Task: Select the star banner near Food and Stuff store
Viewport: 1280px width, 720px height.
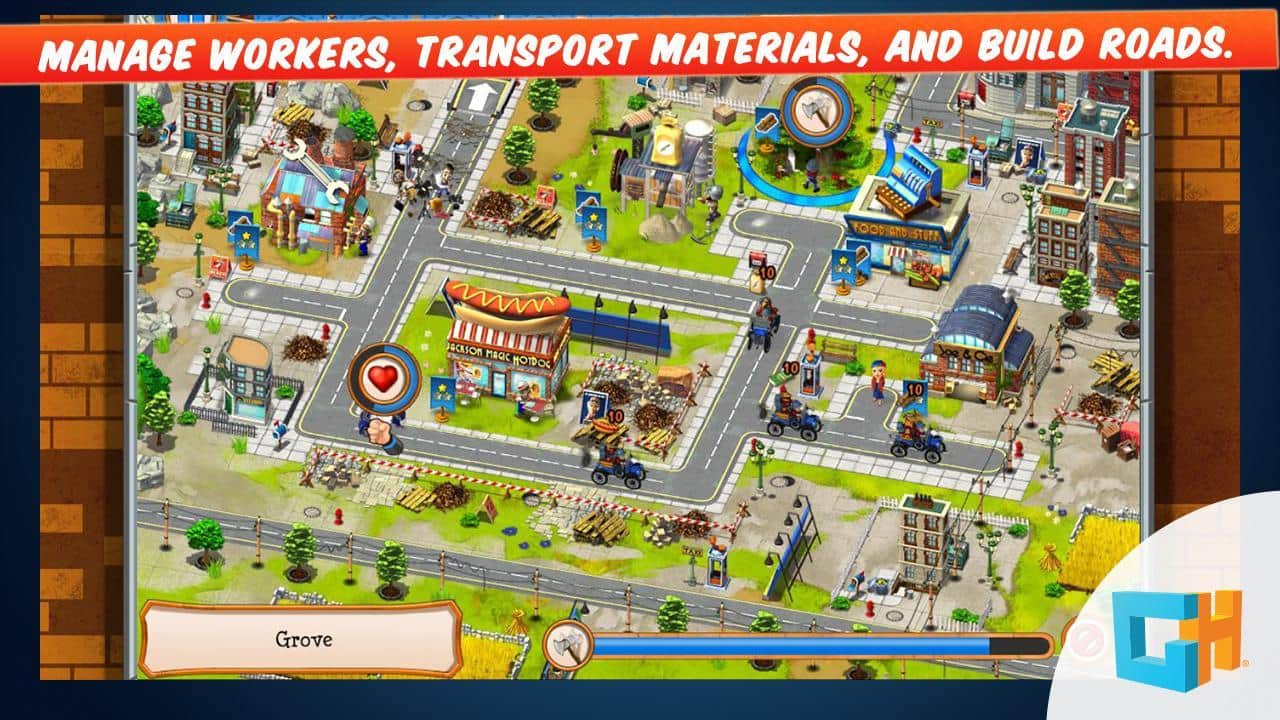Action: tap(845, 263)
